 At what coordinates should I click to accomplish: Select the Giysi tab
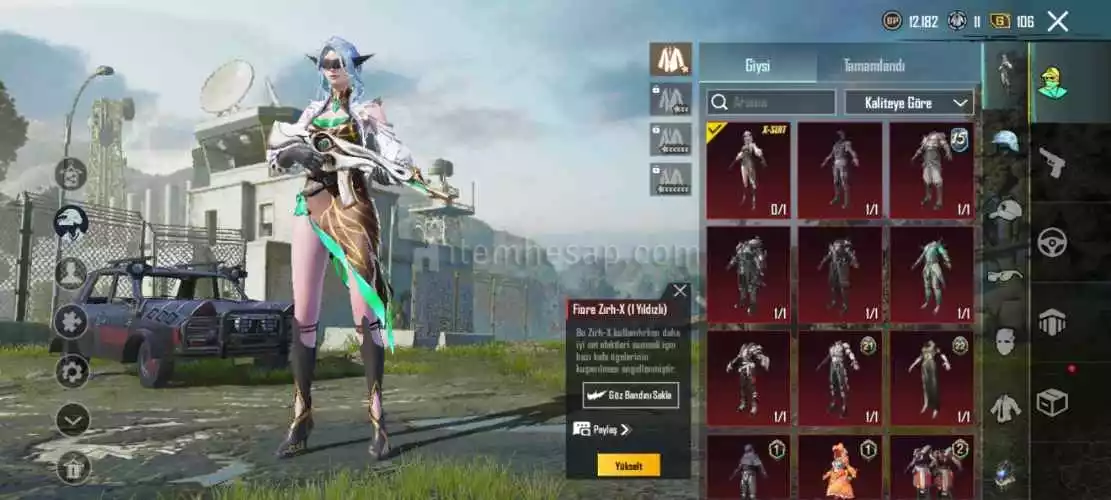[x=757, y=65]
